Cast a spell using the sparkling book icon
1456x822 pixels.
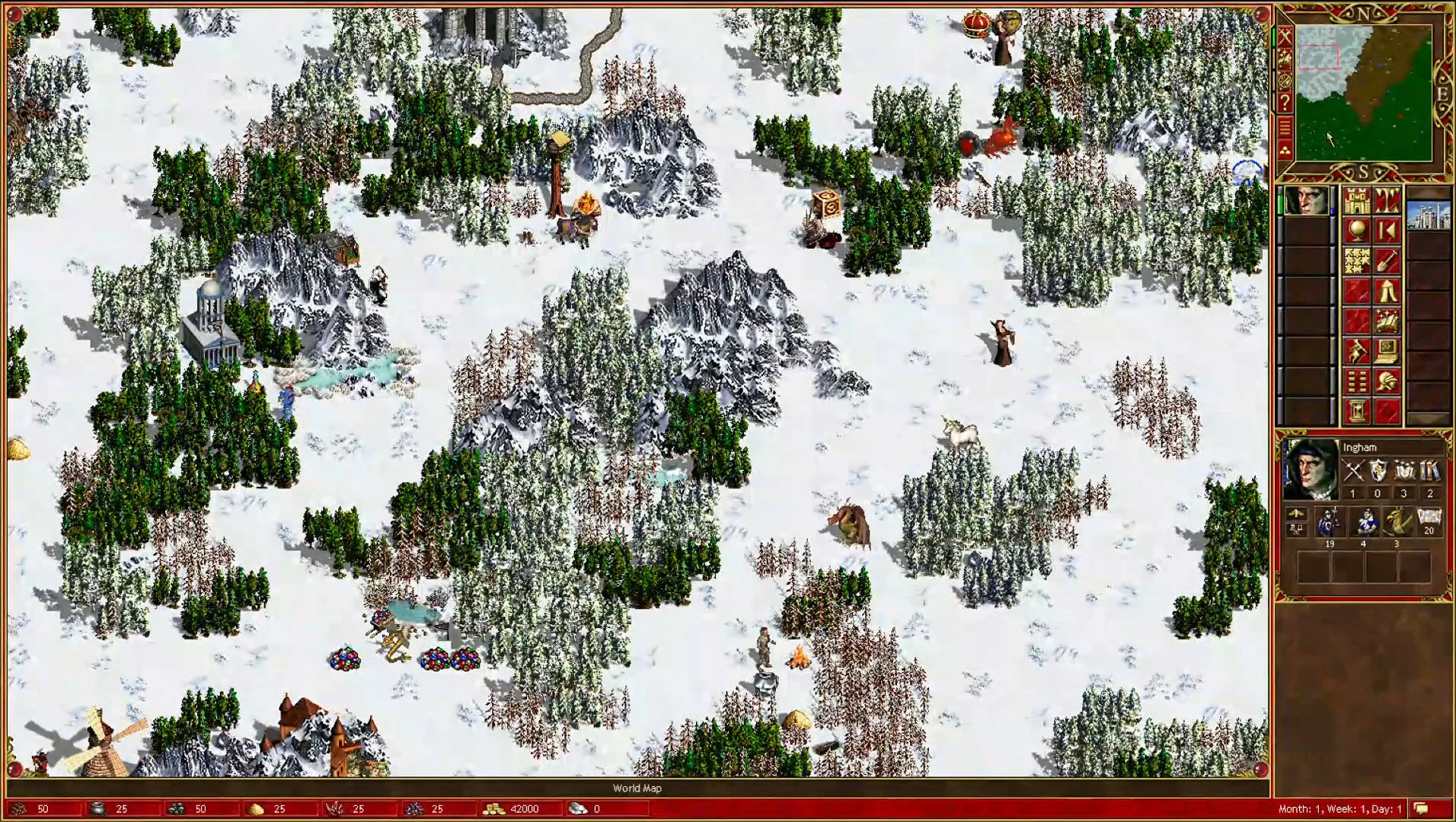1387,321
